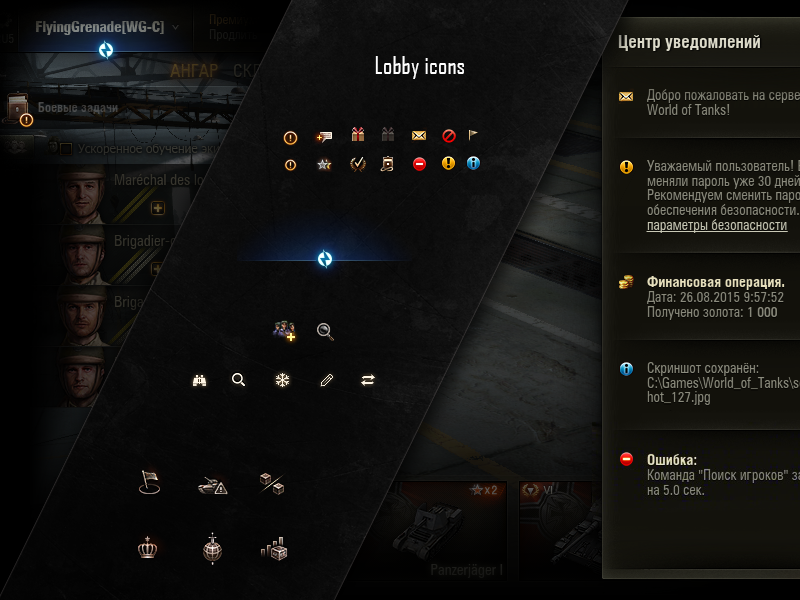
Task: Click the crate with bar chart icon
Action: 273,548
